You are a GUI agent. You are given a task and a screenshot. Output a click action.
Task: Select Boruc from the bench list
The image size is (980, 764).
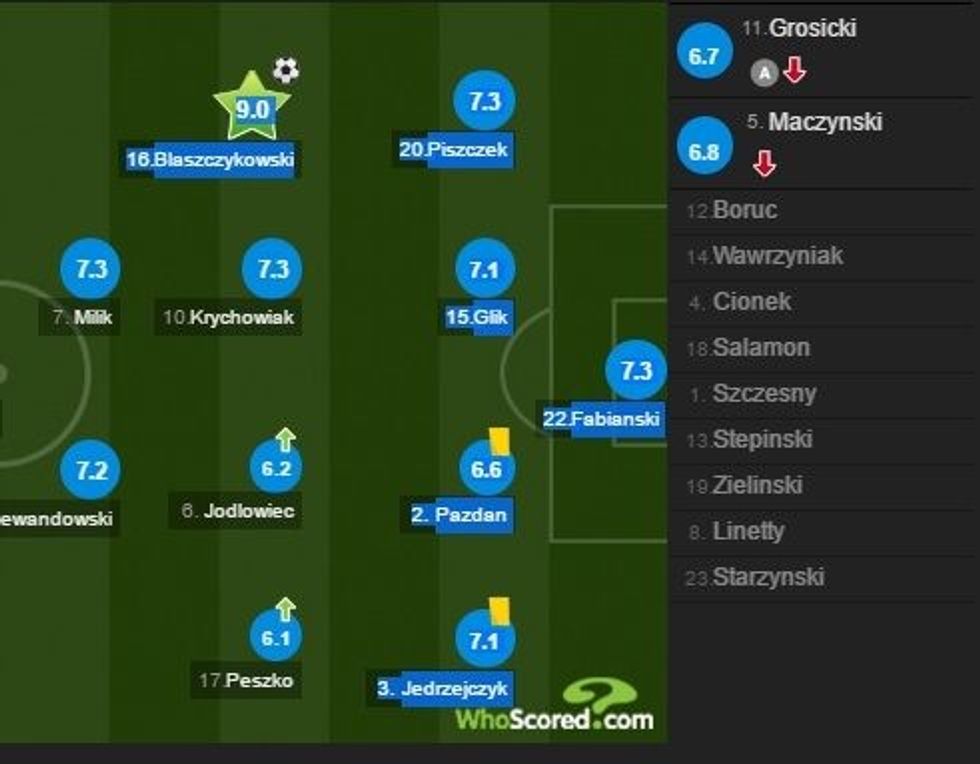[x=746, y=211]
